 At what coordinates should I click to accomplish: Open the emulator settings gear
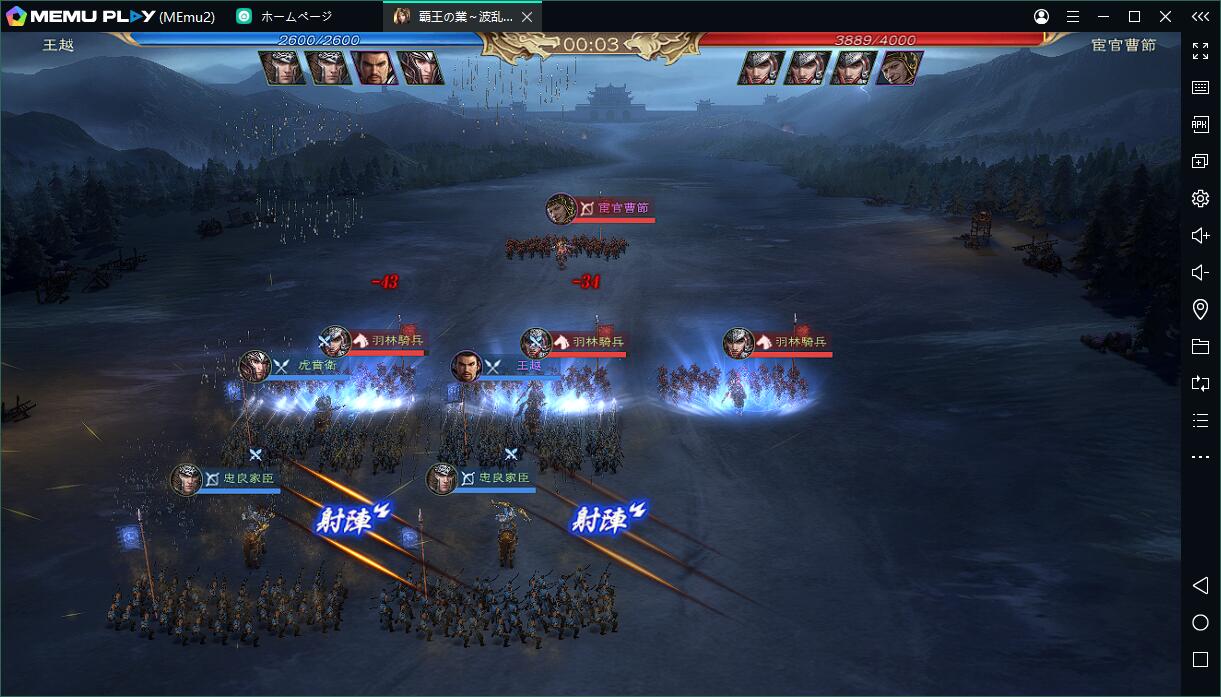coord(1200,198)
